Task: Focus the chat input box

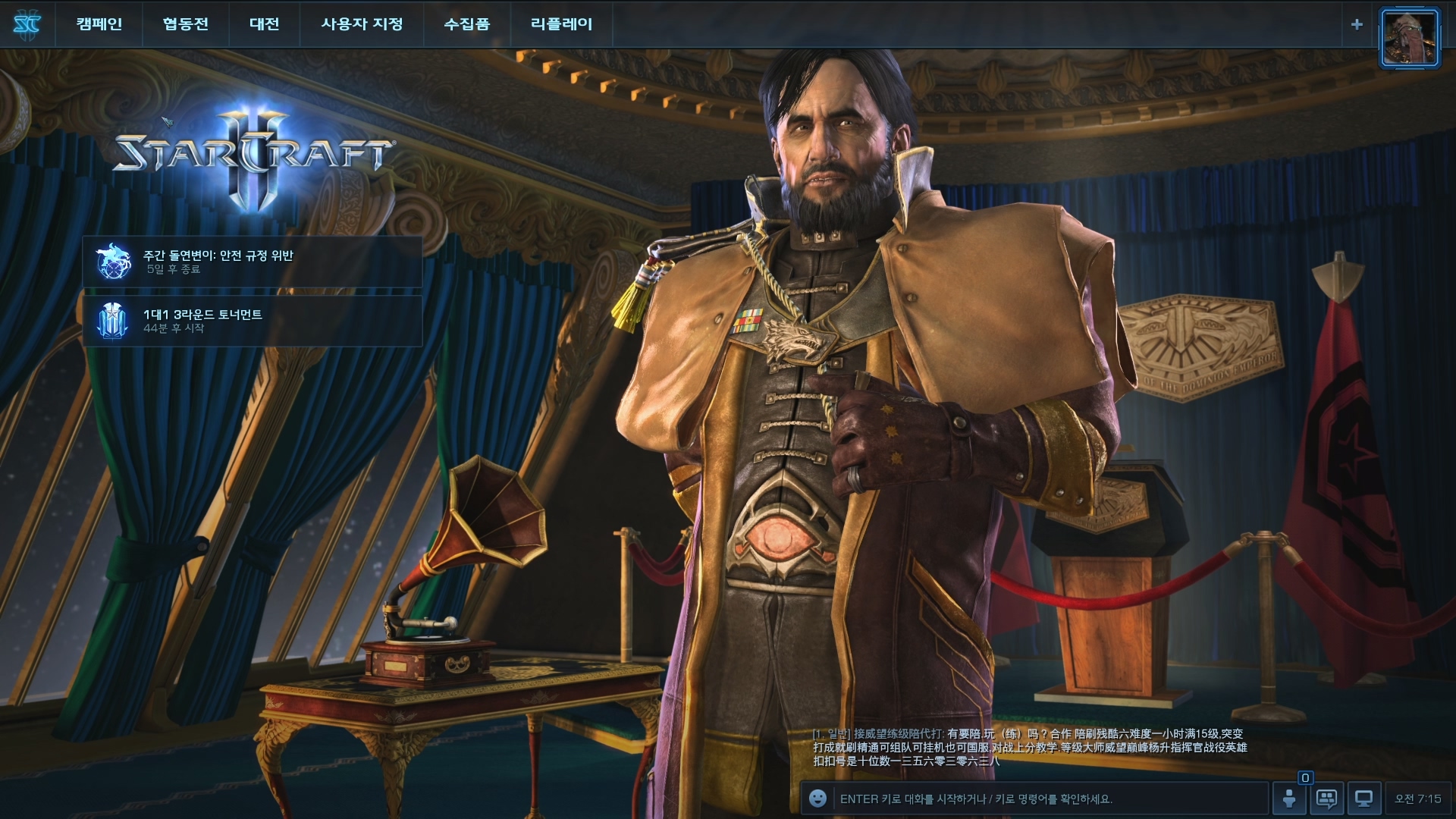Action: coord(1046,799)
